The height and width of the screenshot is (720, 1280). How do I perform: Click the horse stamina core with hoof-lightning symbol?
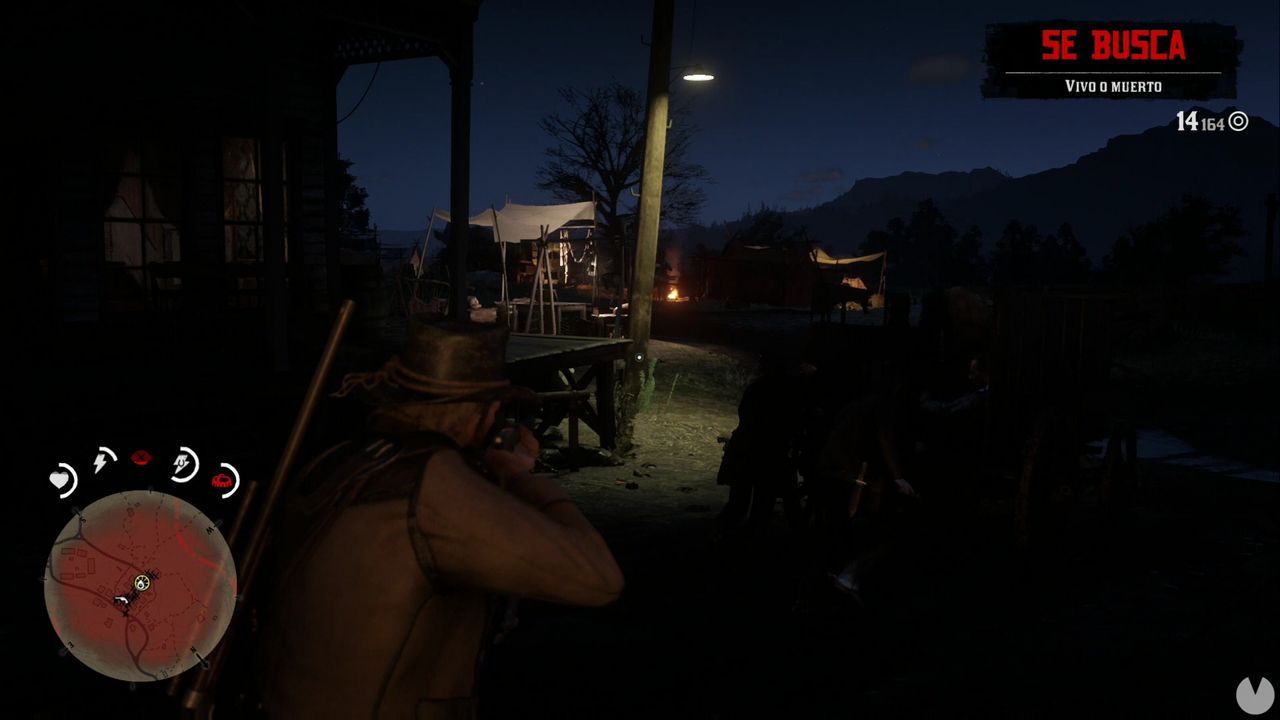(x=183, y=461)
